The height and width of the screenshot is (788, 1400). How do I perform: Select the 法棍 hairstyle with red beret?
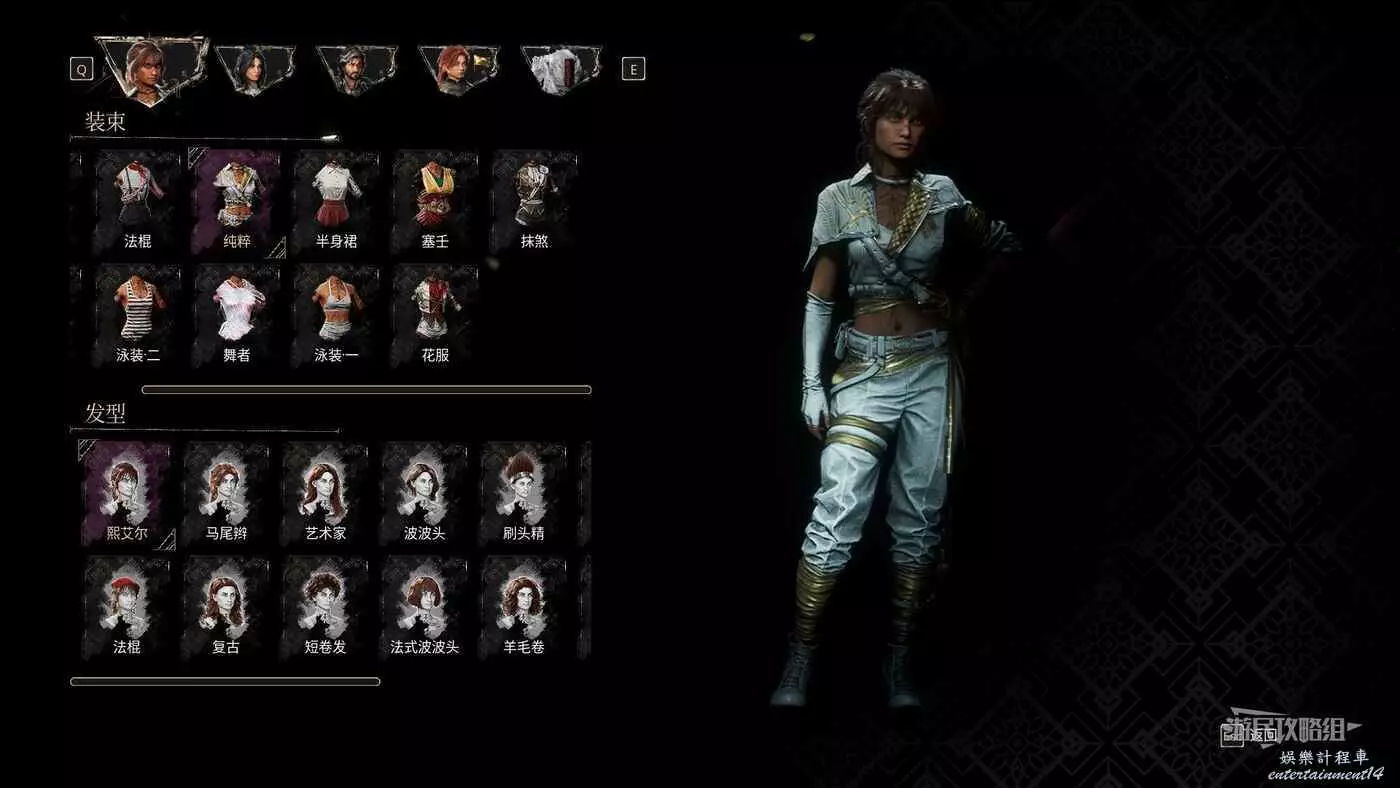(126, 608)
